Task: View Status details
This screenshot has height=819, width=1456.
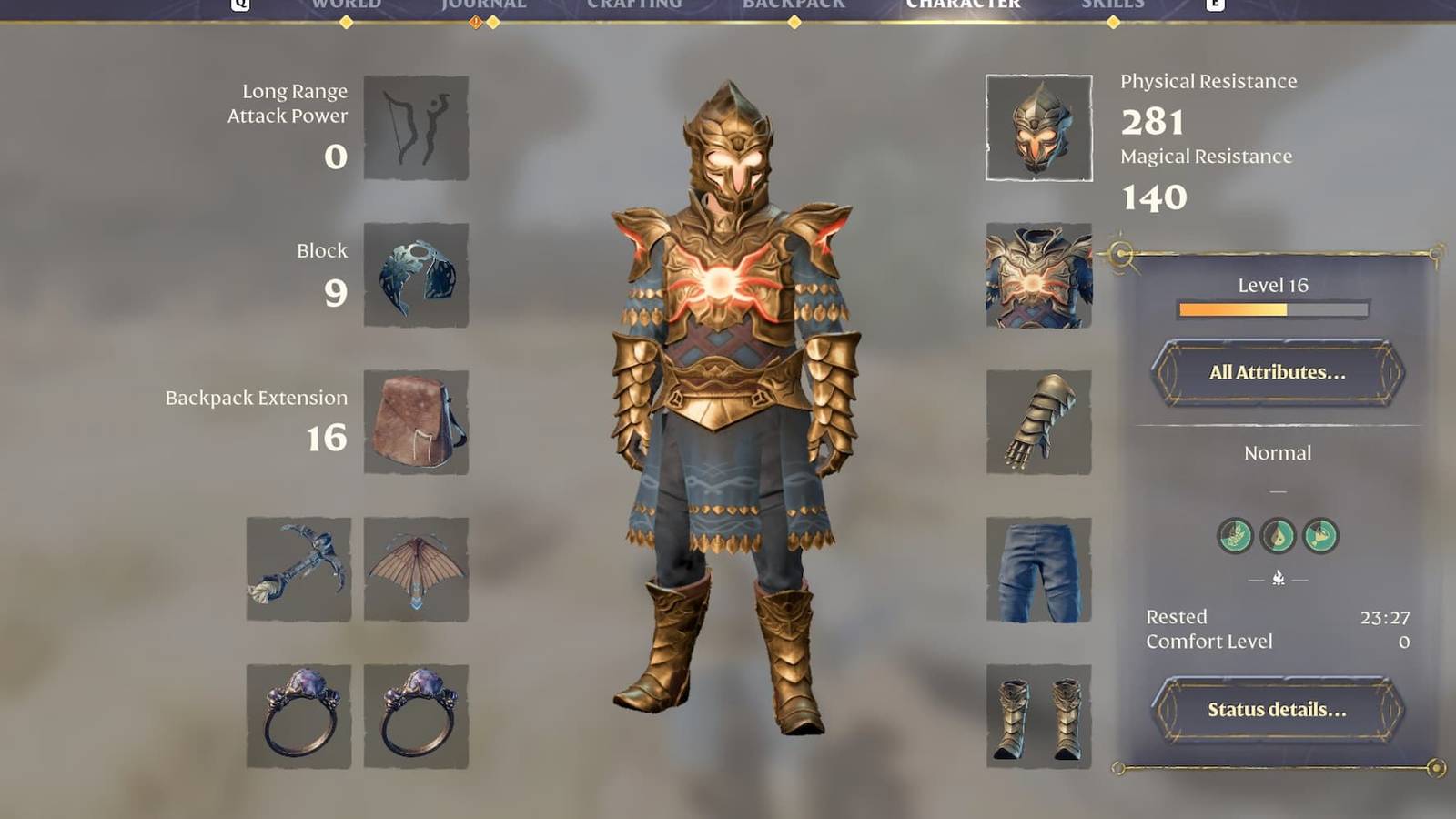Action: coord(1273,711)
